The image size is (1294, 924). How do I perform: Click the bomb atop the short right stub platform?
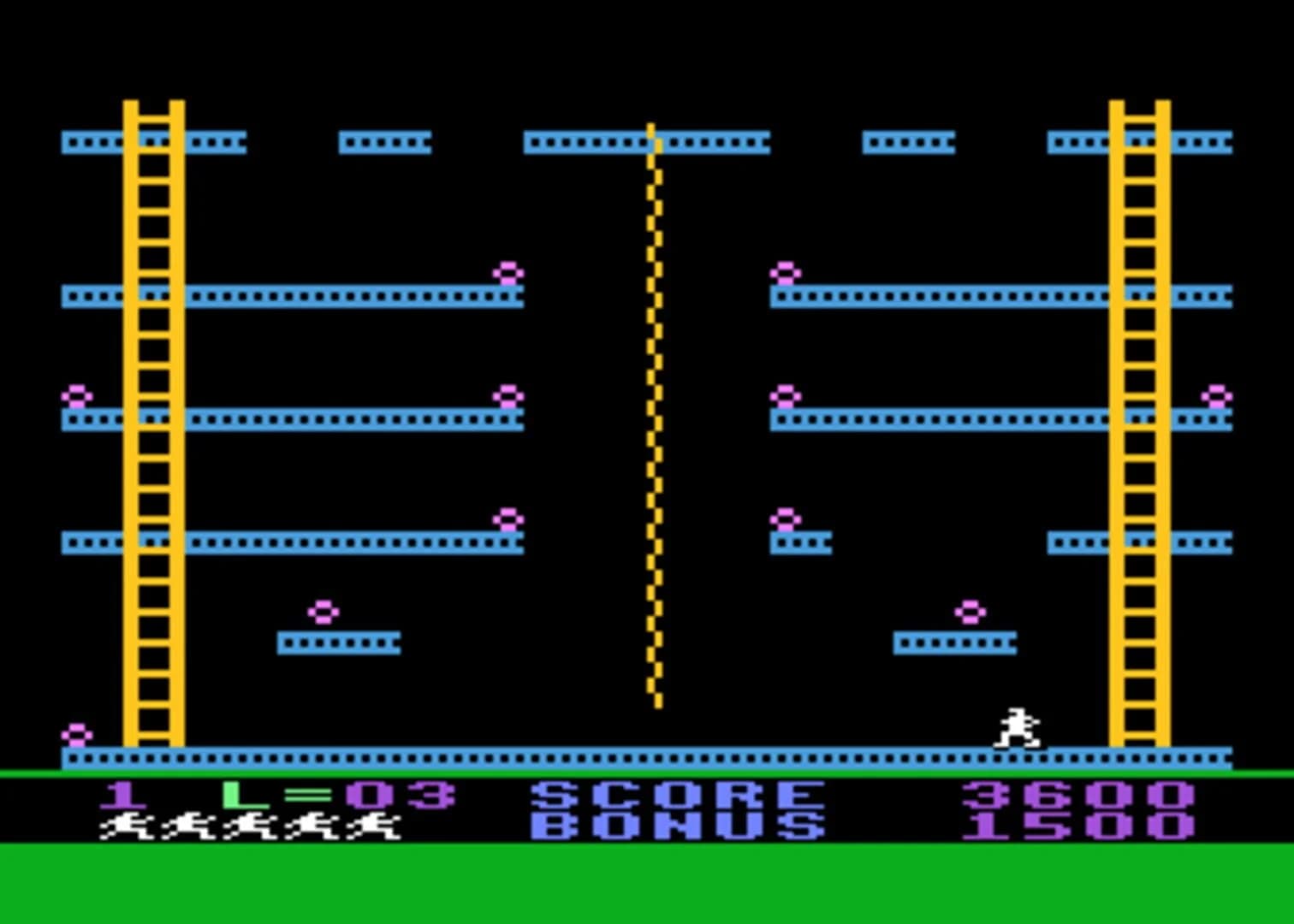coord(786,518)
